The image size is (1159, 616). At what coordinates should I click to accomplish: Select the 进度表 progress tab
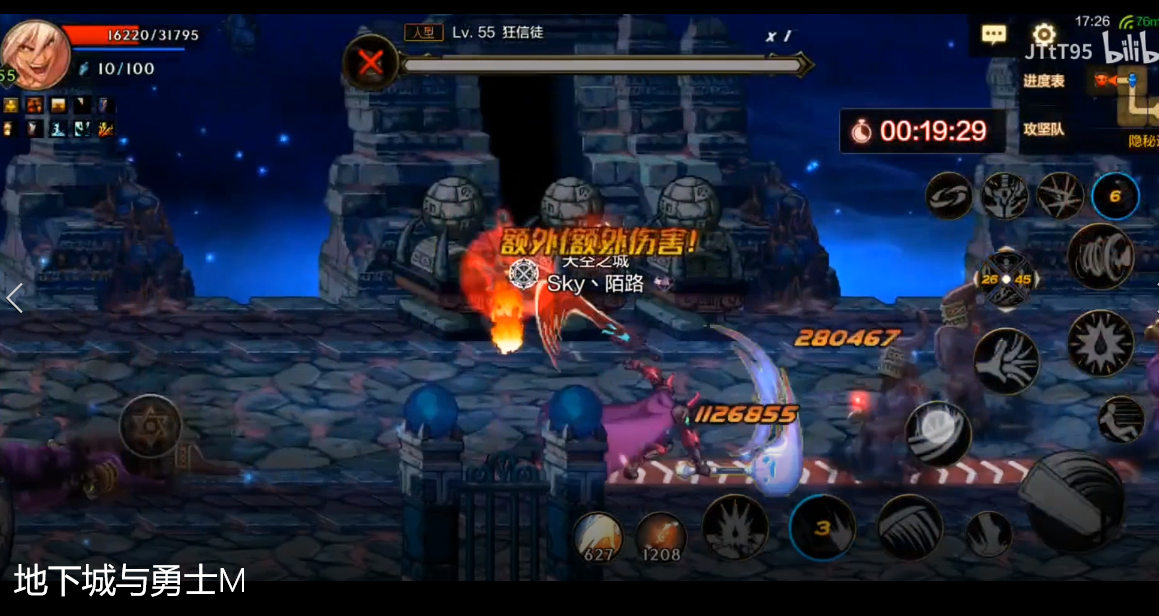click(1044, 81)
